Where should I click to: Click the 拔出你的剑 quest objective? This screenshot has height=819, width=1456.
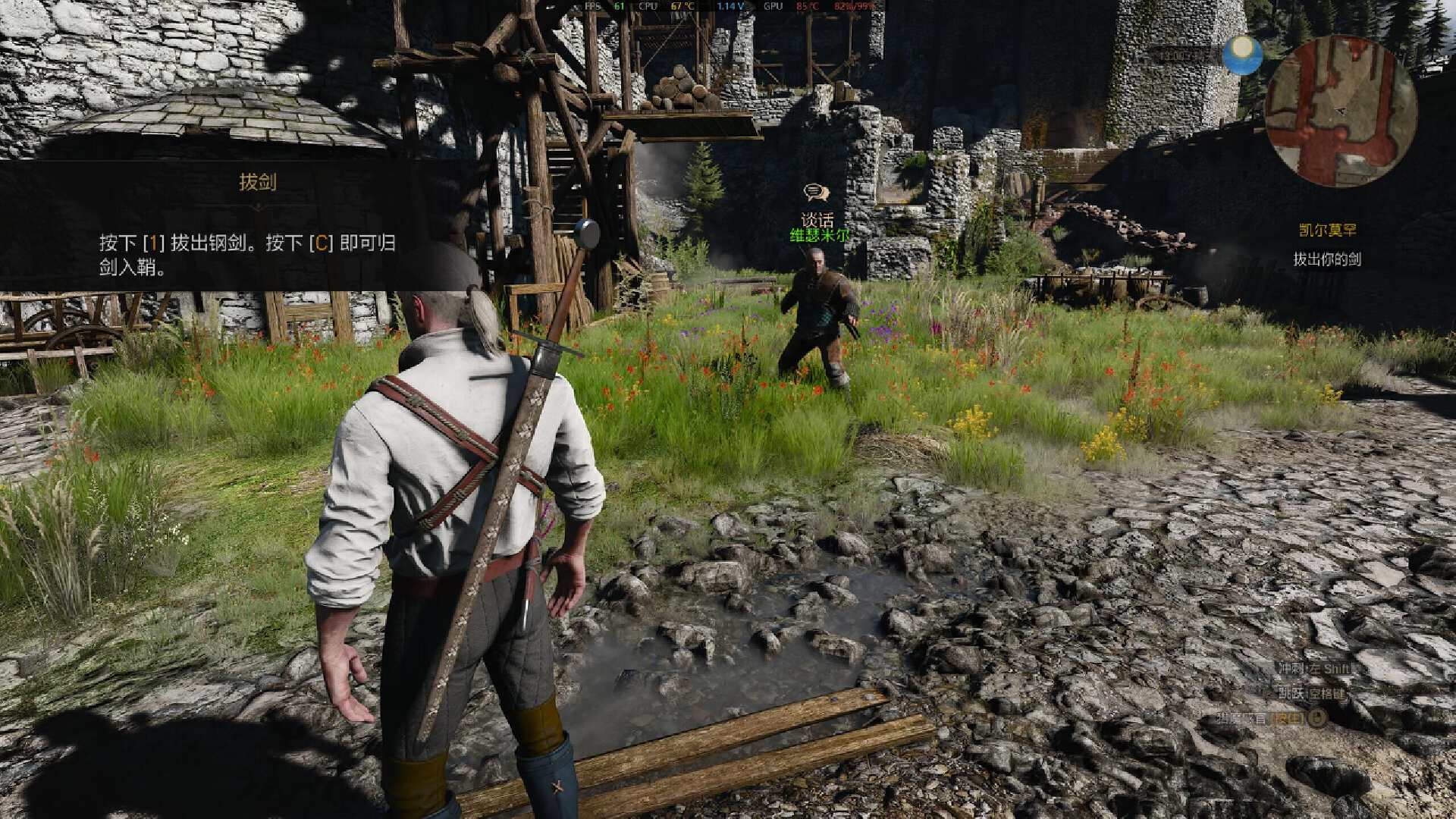[x=1327, y=259]
